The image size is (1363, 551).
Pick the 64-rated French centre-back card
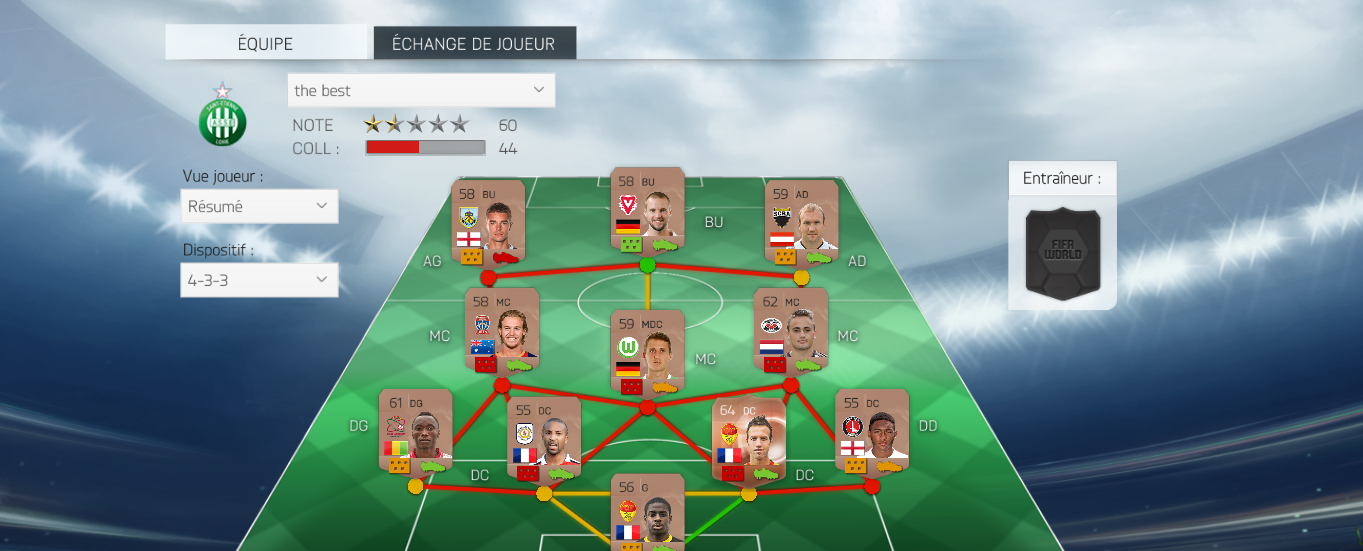click(x=748, y=440)
